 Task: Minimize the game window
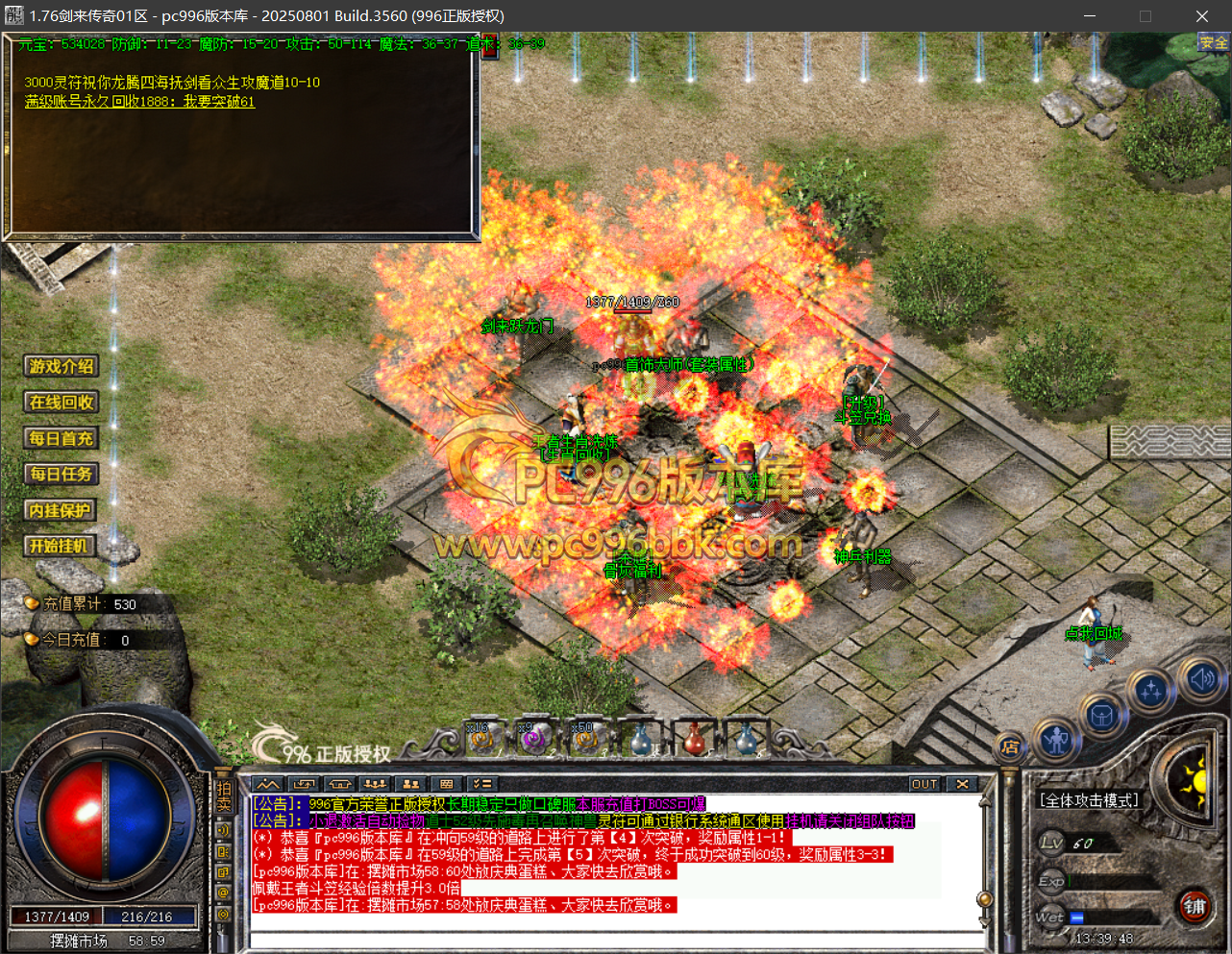(1090, 16)
